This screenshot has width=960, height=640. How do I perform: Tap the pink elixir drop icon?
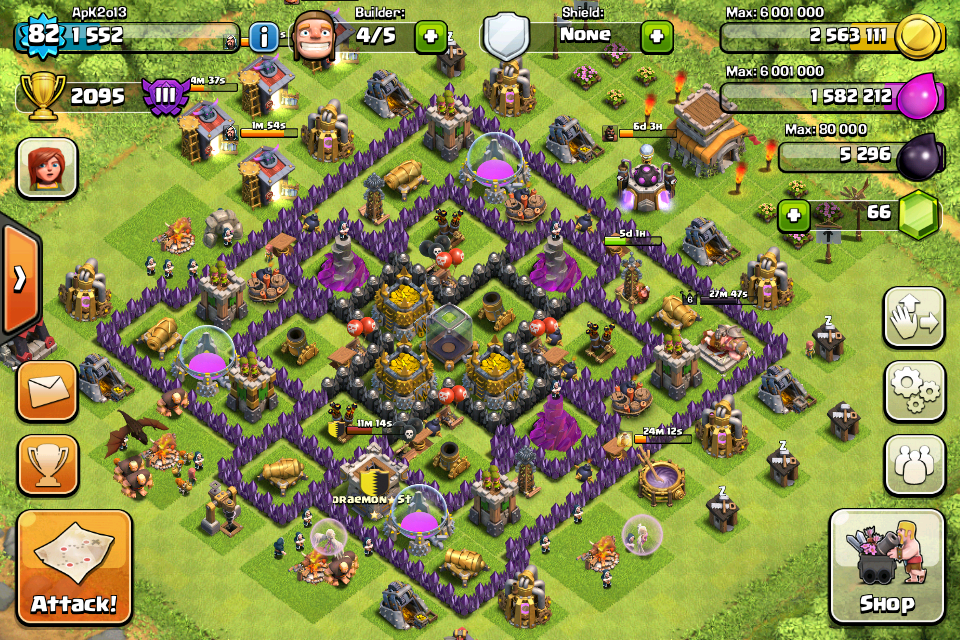[x=918, y=98]
